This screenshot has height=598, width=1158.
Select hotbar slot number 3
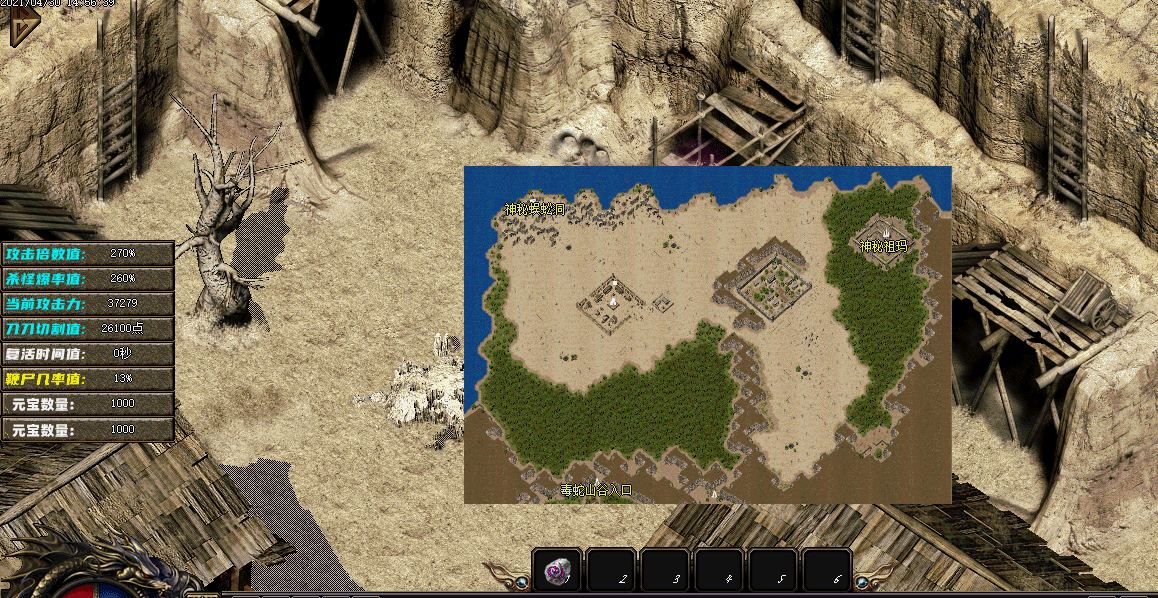[x=665, y=571]
